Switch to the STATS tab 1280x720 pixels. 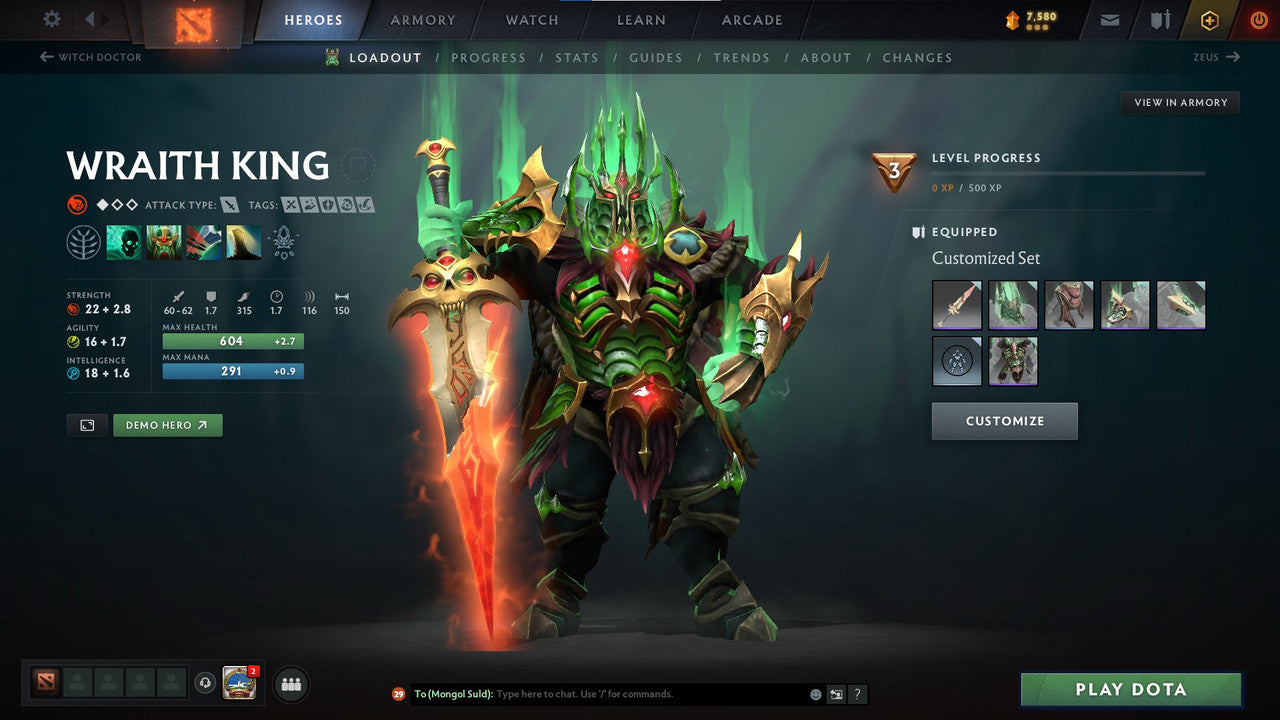pos(577,57)
